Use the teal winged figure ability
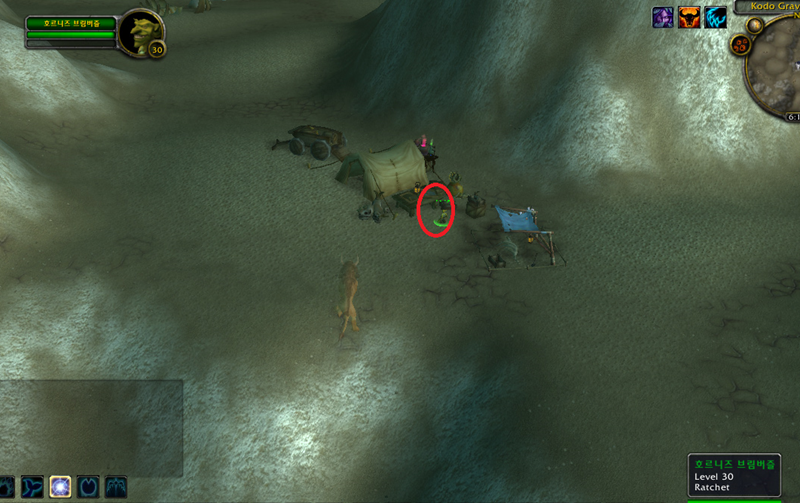The height and width of the screenshot is (503, 800). click(x=116, y=487)
